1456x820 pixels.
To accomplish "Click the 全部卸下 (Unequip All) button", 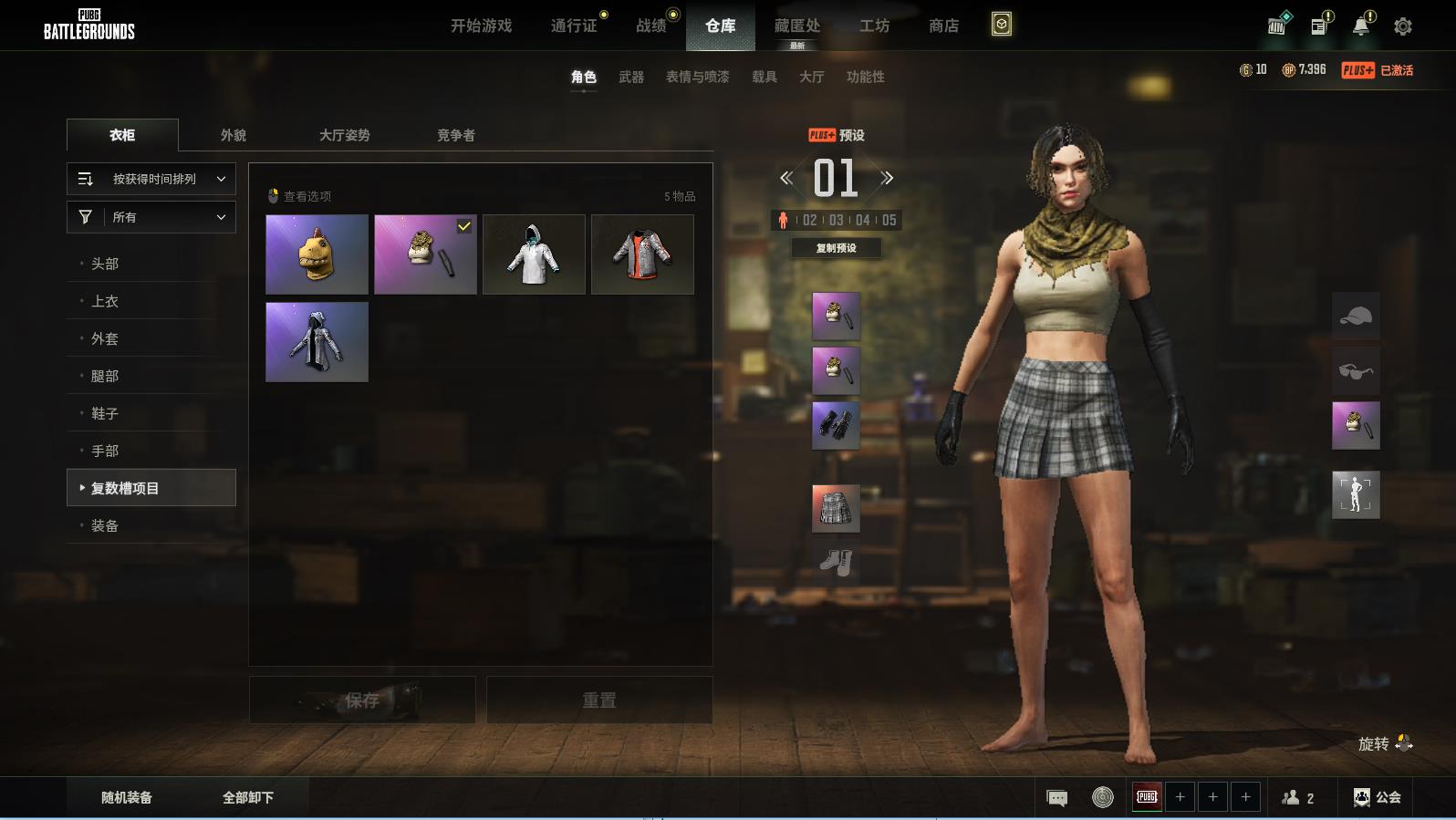I will 248,797.
